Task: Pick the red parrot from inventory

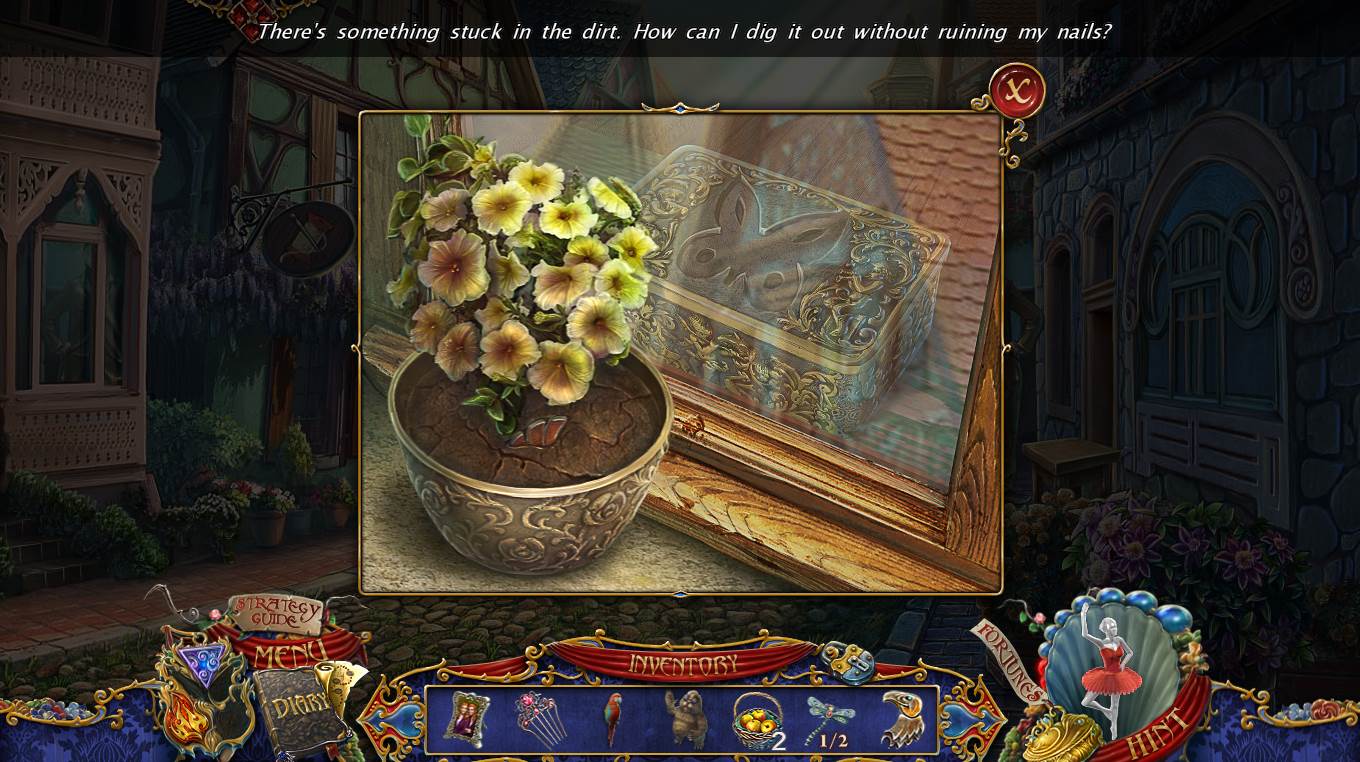Action: pos(612,719)
